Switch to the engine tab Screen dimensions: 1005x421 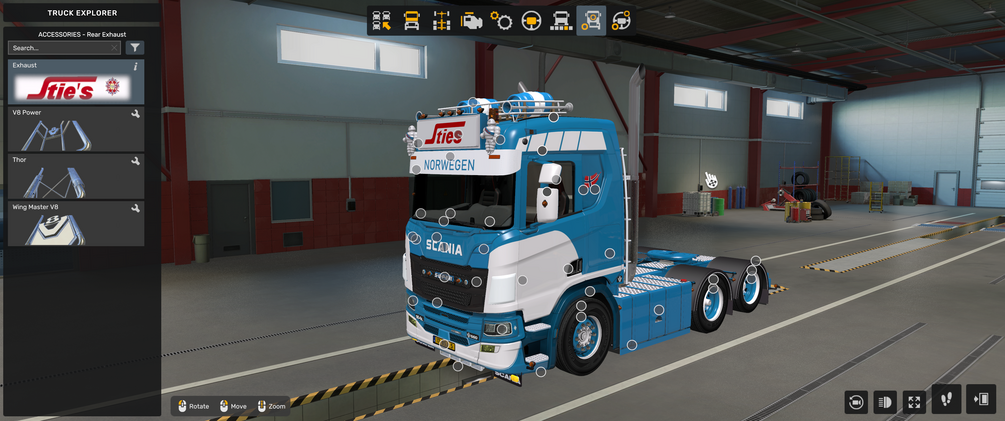(x=471, y=20)
